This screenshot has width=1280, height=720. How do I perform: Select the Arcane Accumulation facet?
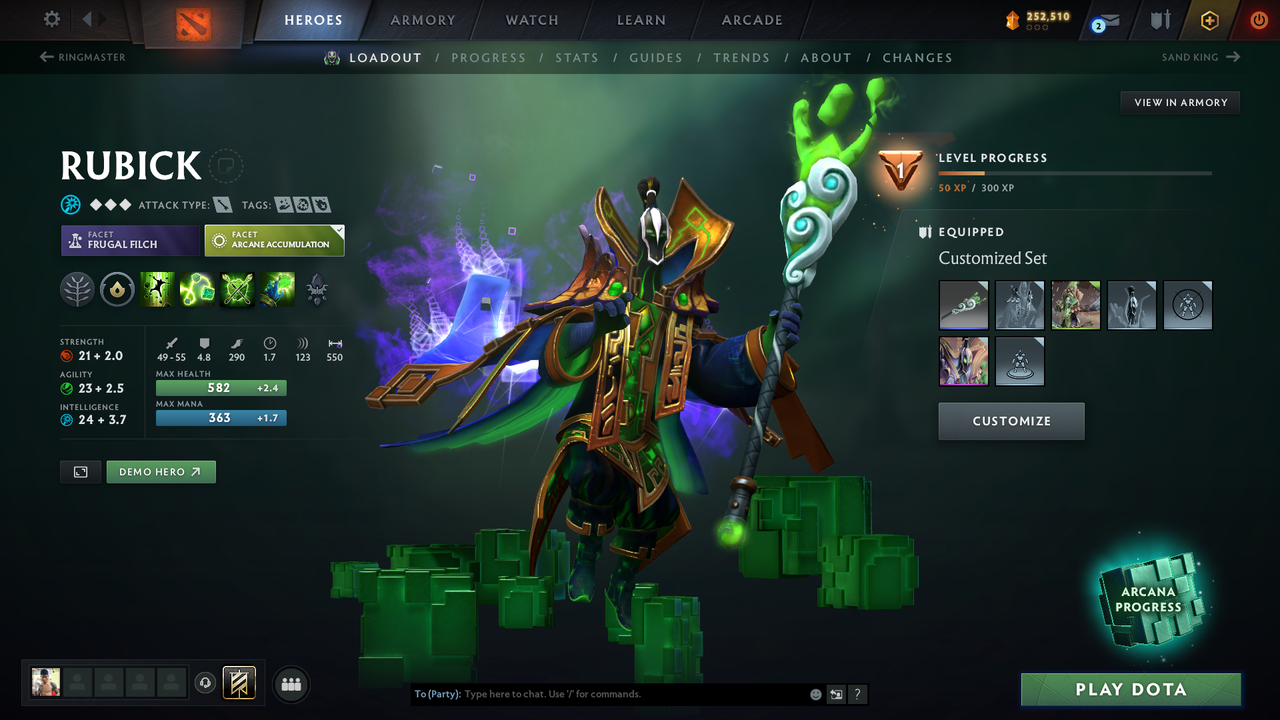click(275, 240)
